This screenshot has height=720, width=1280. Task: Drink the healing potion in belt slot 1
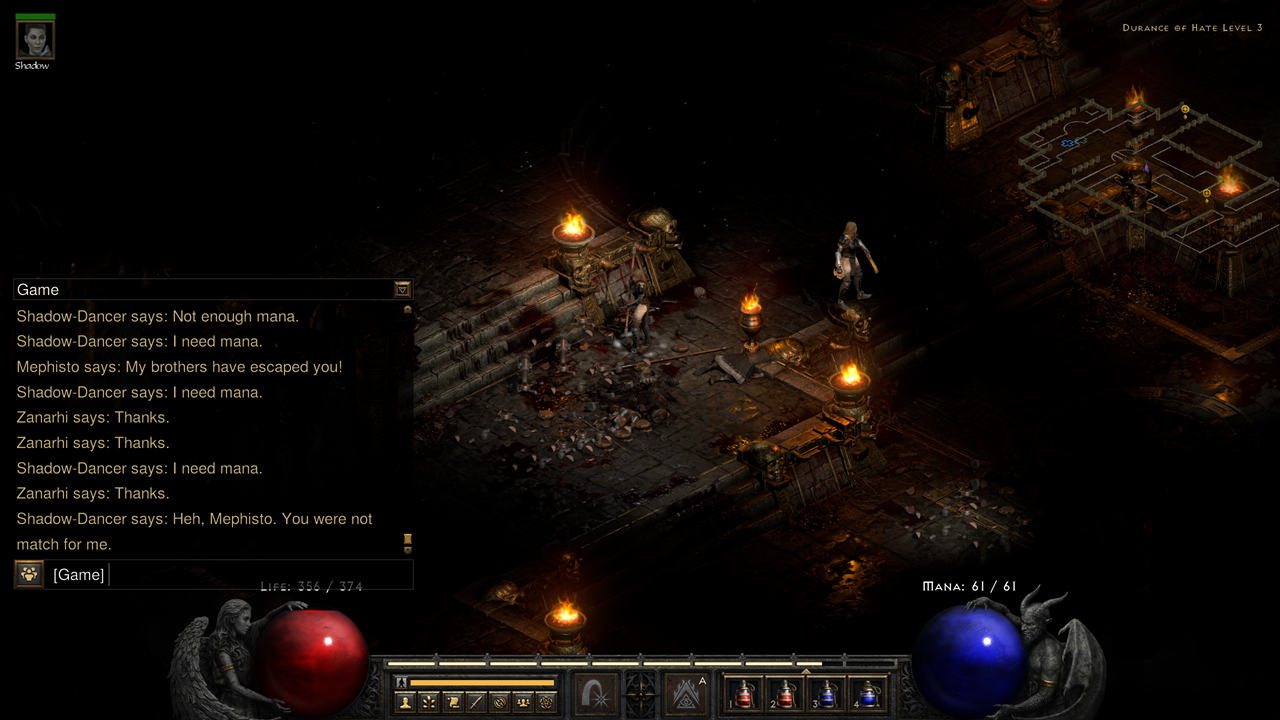745,694
